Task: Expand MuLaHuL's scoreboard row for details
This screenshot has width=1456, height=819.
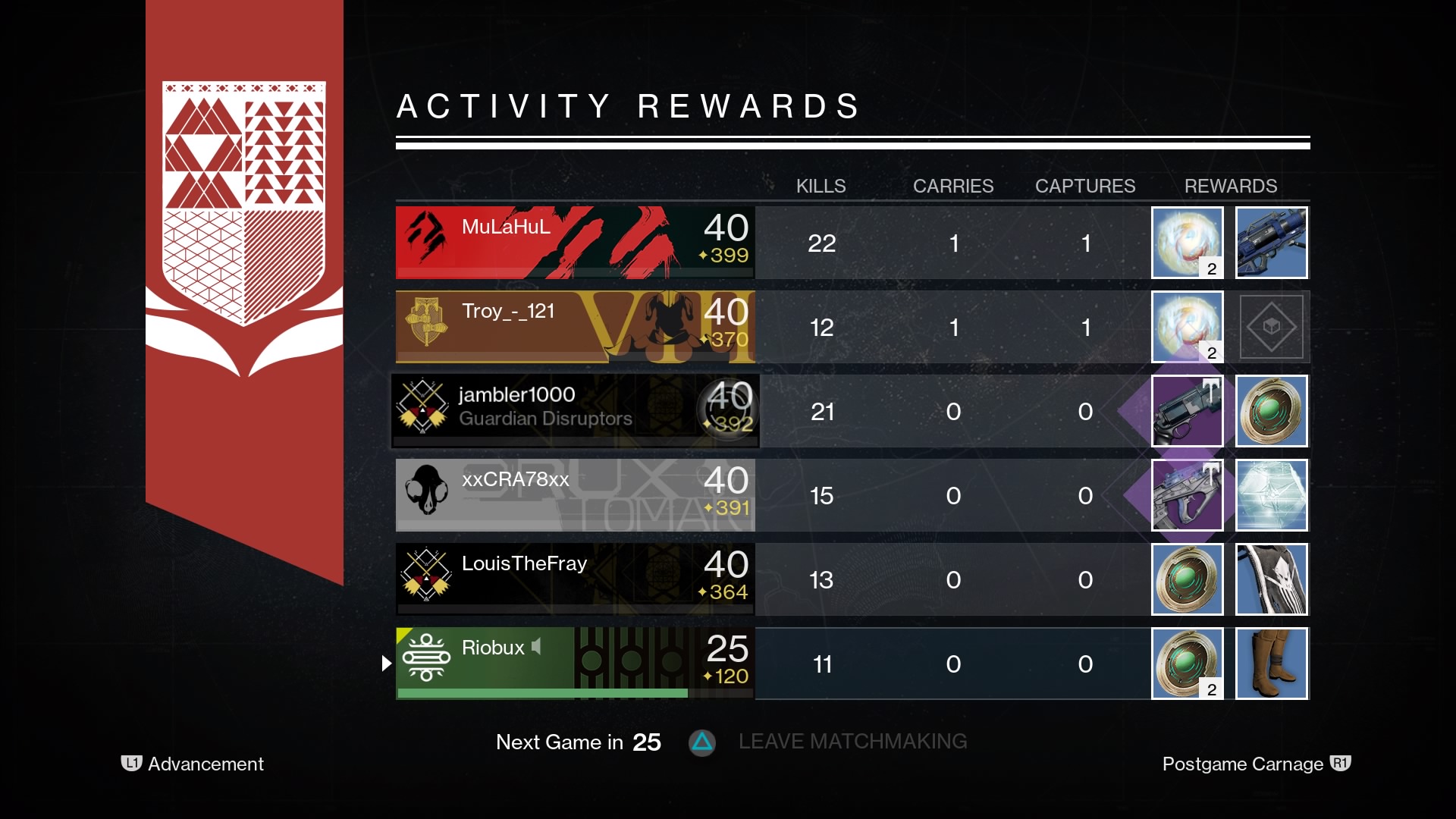Action: tap(575, 243)
